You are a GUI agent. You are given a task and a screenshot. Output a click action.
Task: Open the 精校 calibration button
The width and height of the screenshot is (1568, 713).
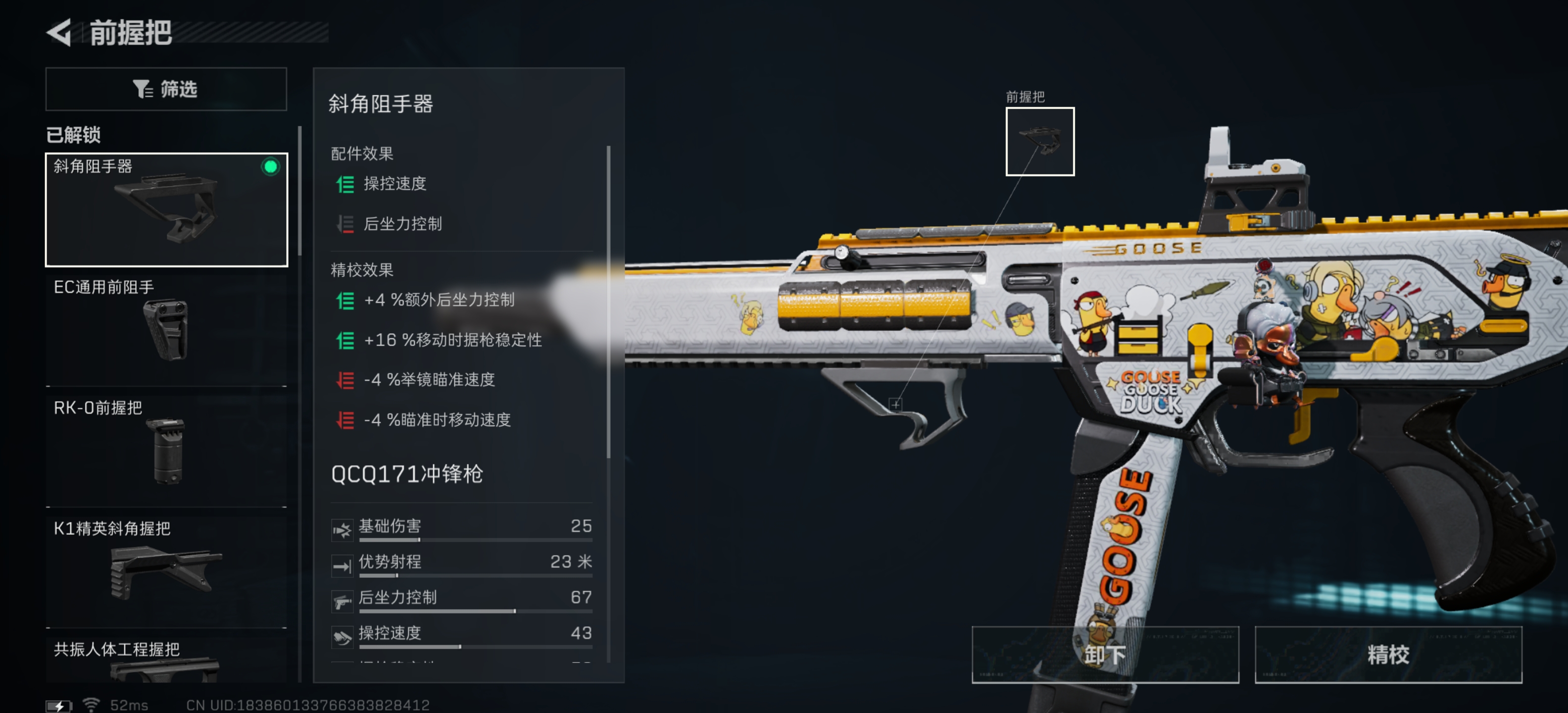1387,655
